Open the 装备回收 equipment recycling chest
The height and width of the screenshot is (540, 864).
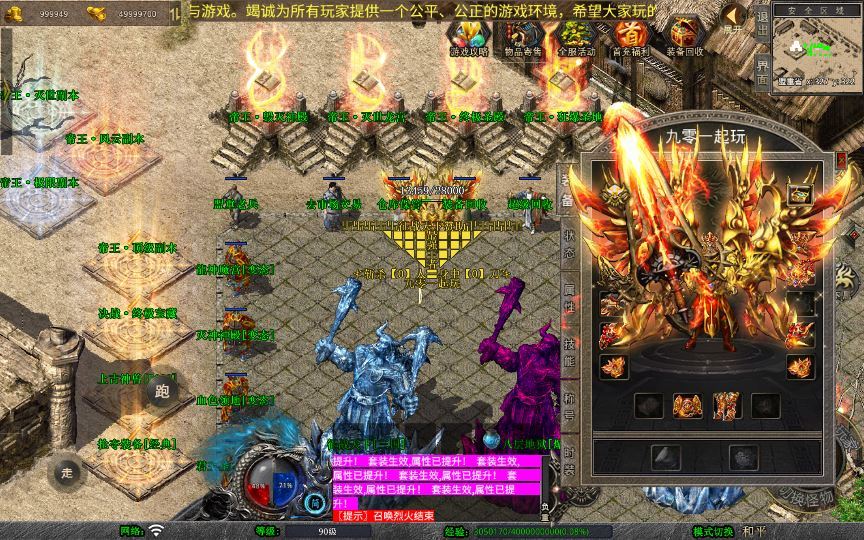[684, 38]
